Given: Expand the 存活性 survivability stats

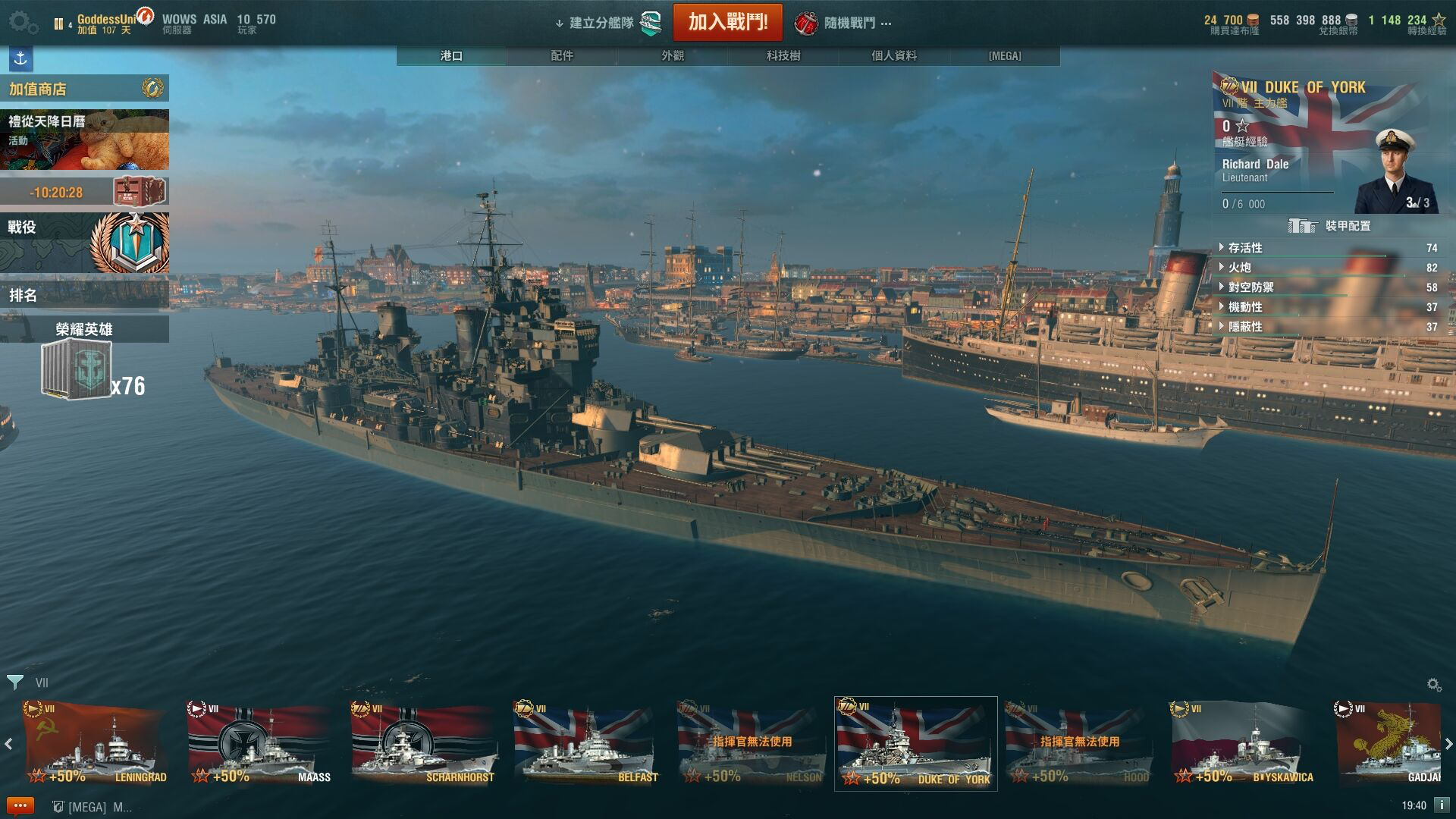Looking at the screenshot, I should click(1244, 248).
